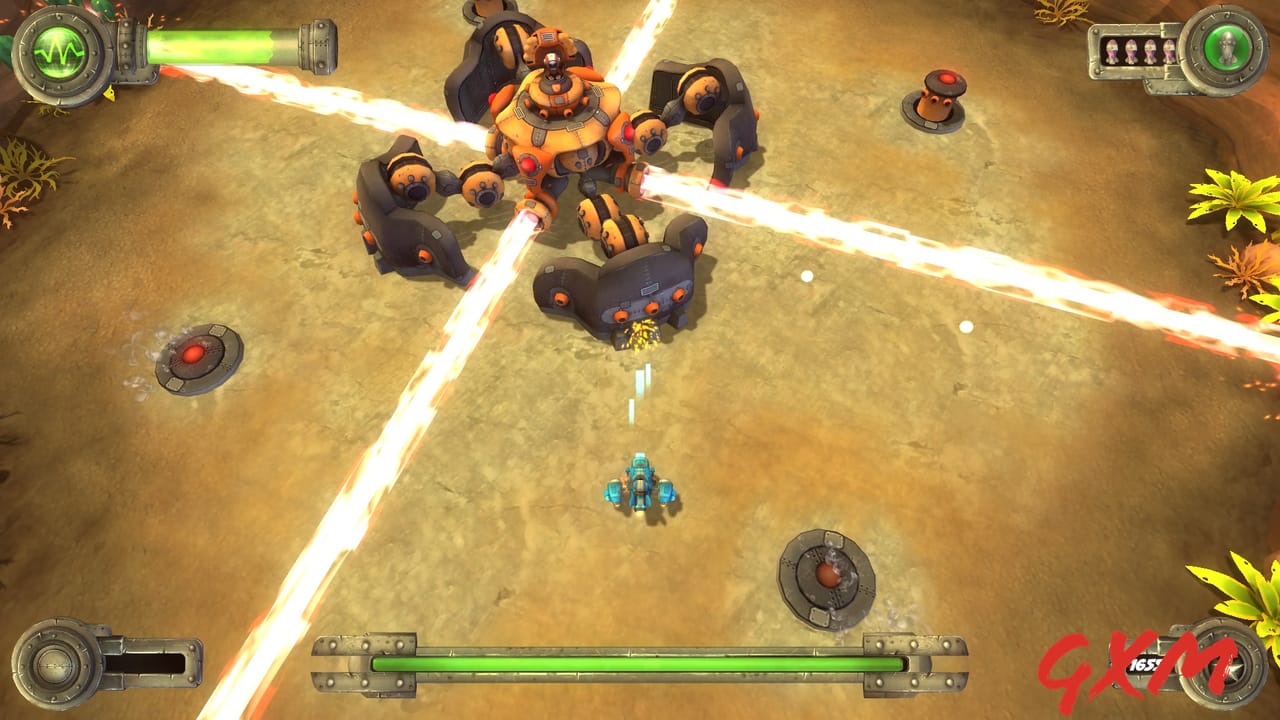The width and height of the screenshot is (1280, 720).
Task: Select the pilot portrait in the green circle
Action: coord(1228,46)
